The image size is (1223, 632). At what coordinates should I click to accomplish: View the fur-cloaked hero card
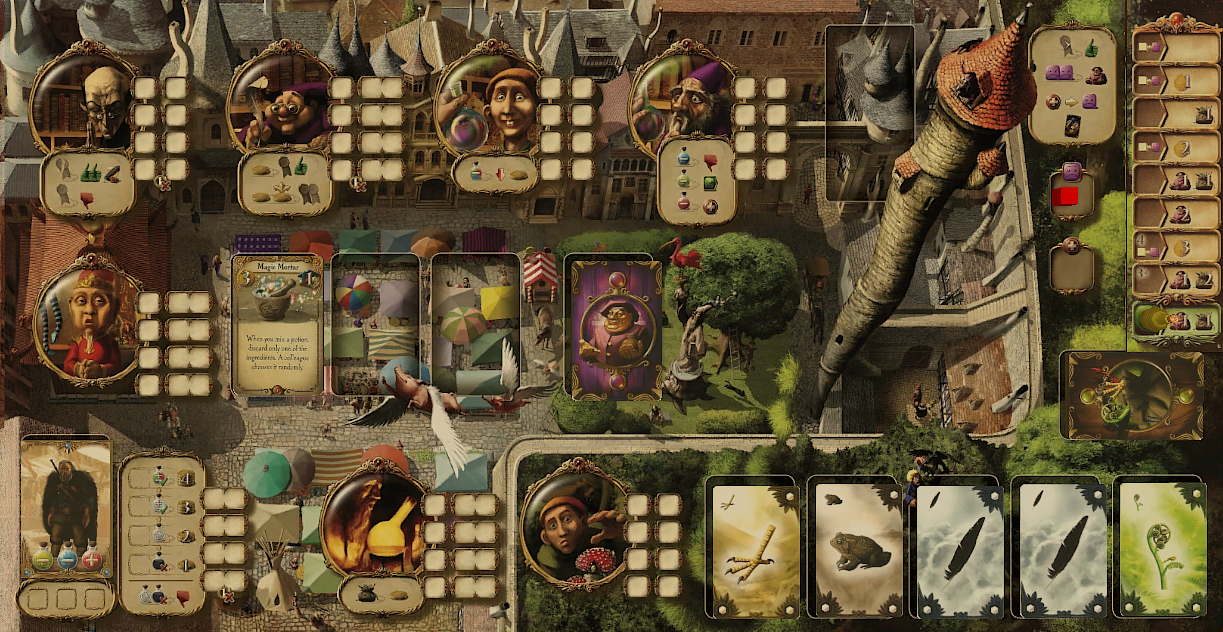[x=65, y=500]
